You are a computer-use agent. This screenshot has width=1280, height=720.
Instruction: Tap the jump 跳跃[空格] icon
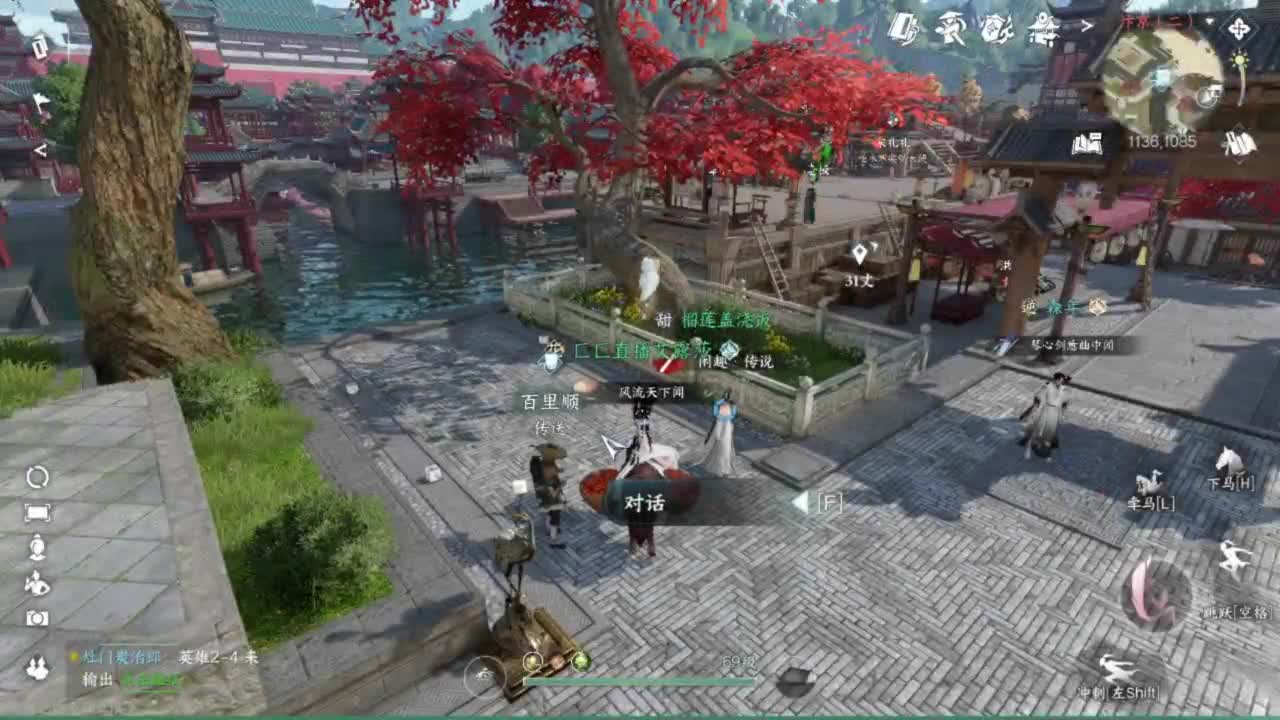tap(1234, 557)
